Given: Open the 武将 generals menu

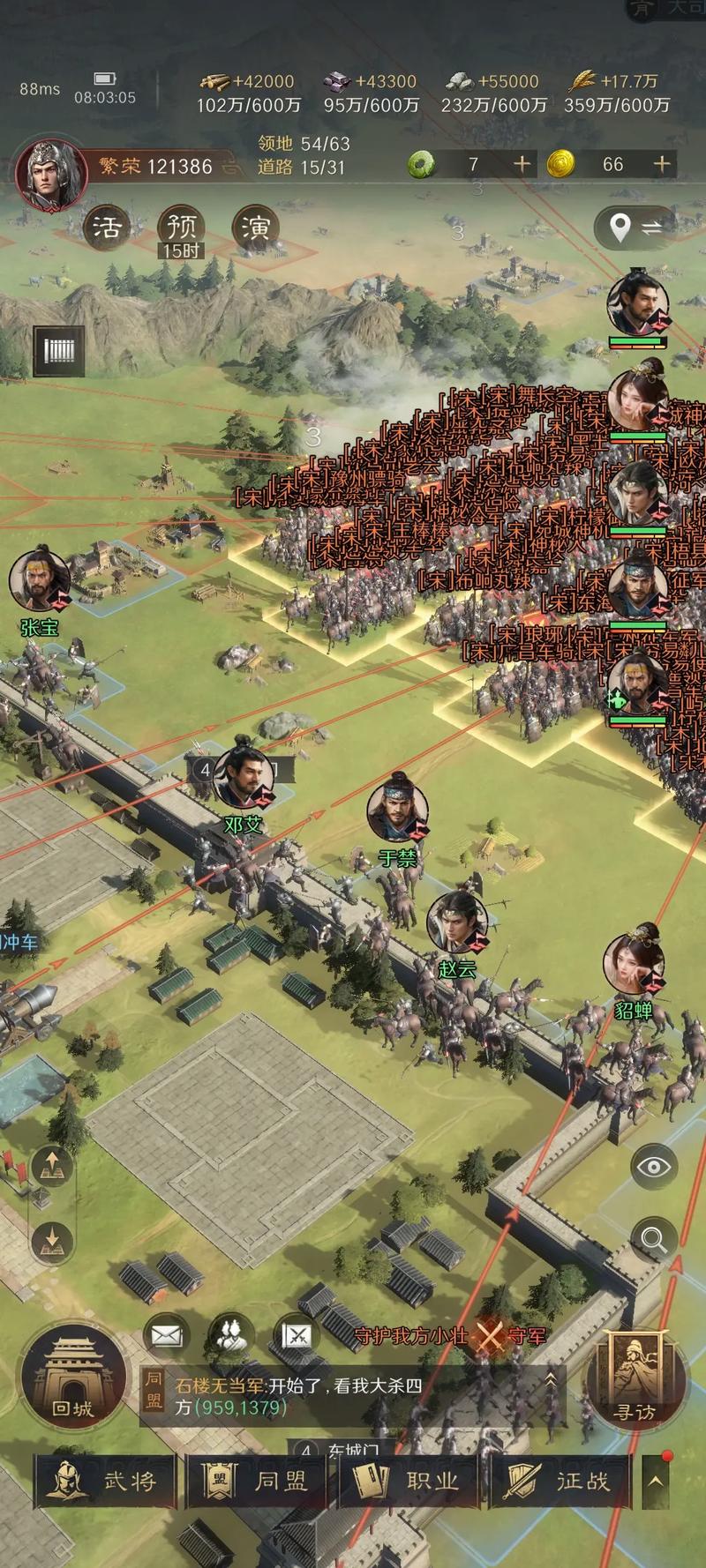Looking at the screenshot, I should (x=106, y=1481).
